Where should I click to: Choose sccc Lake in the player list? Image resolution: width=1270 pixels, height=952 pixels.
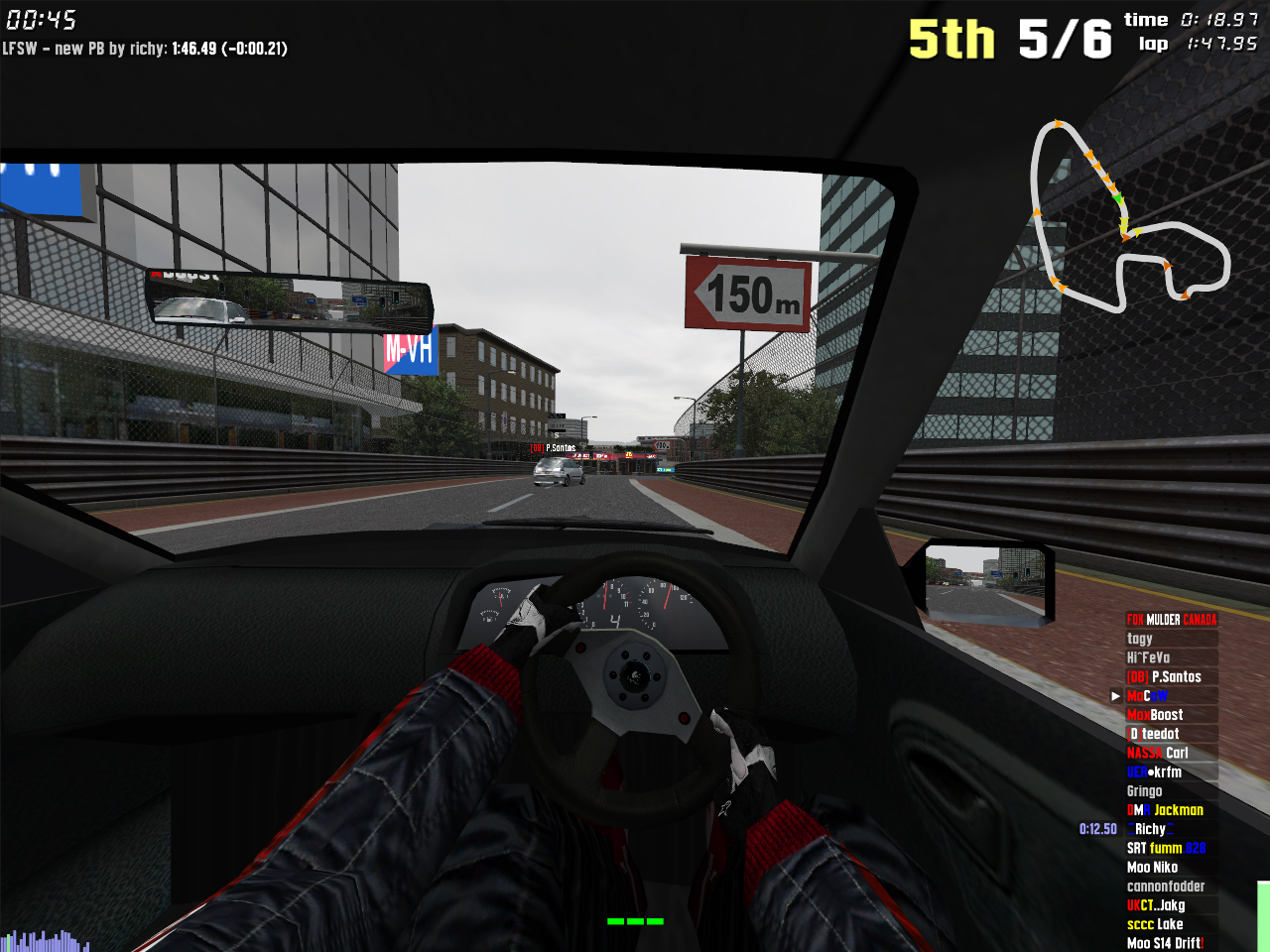tap(1155, 924)
